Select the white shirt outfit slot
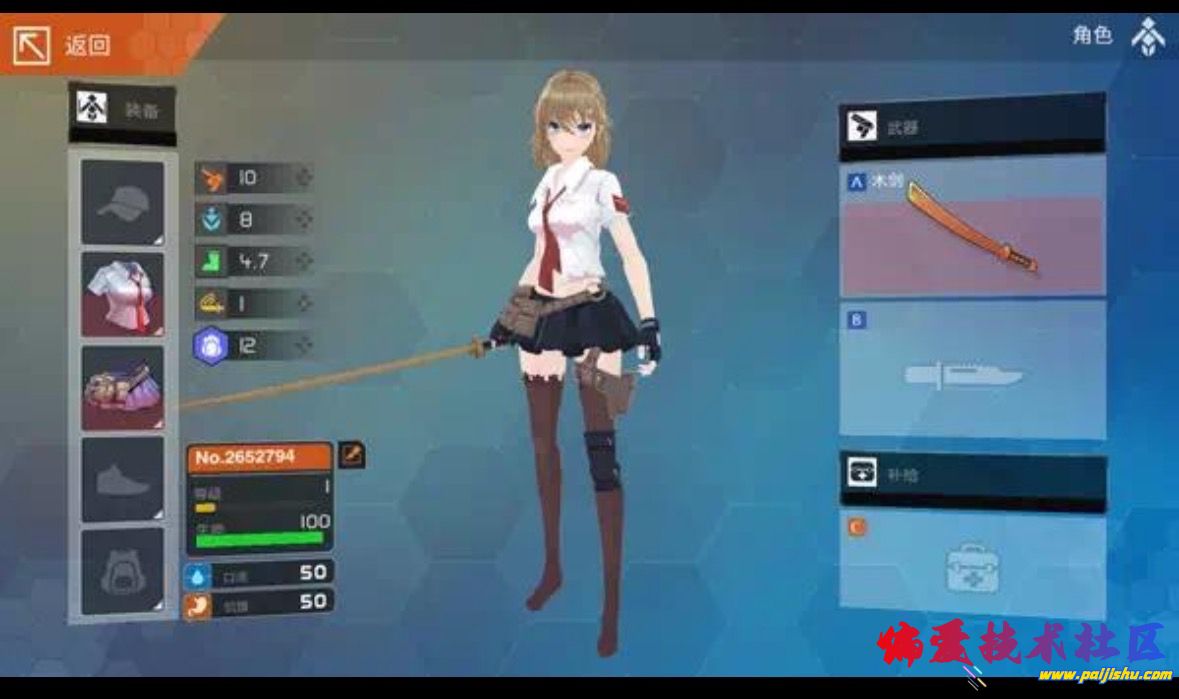Image resolution: width=1179 pixels, height=699 pixels. pyautogui.click(x=122, y=294)
